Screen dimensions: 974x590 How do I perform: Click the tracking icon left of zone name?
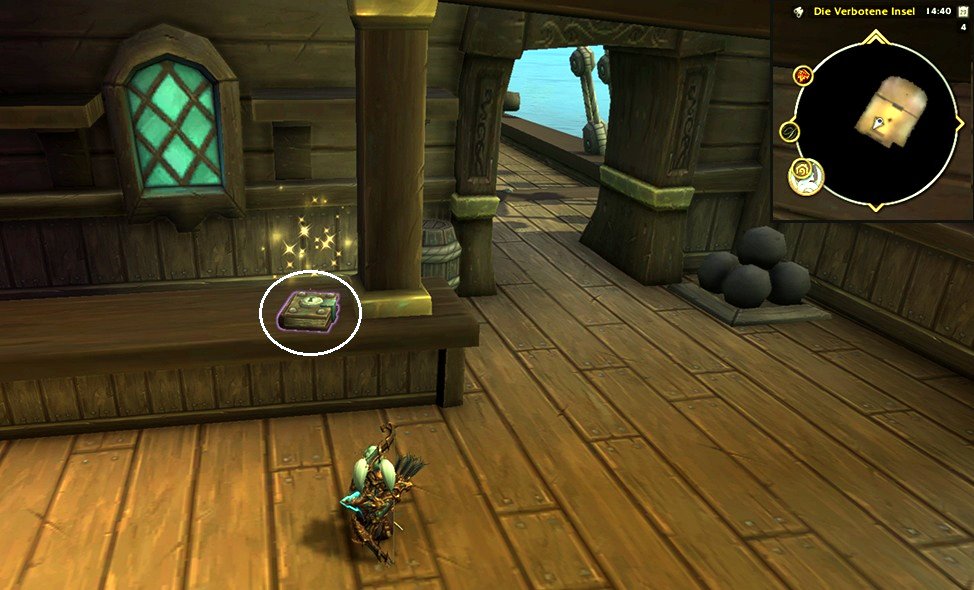pos(799,12)
